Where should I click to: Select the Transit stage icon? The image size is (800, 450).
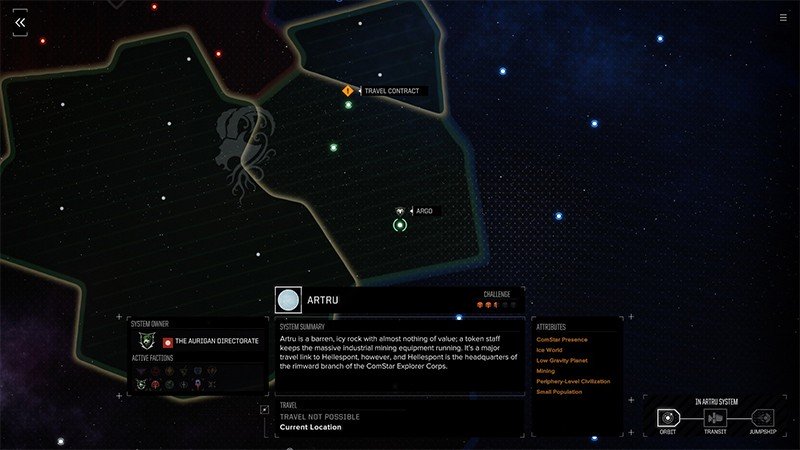point(715,417)
